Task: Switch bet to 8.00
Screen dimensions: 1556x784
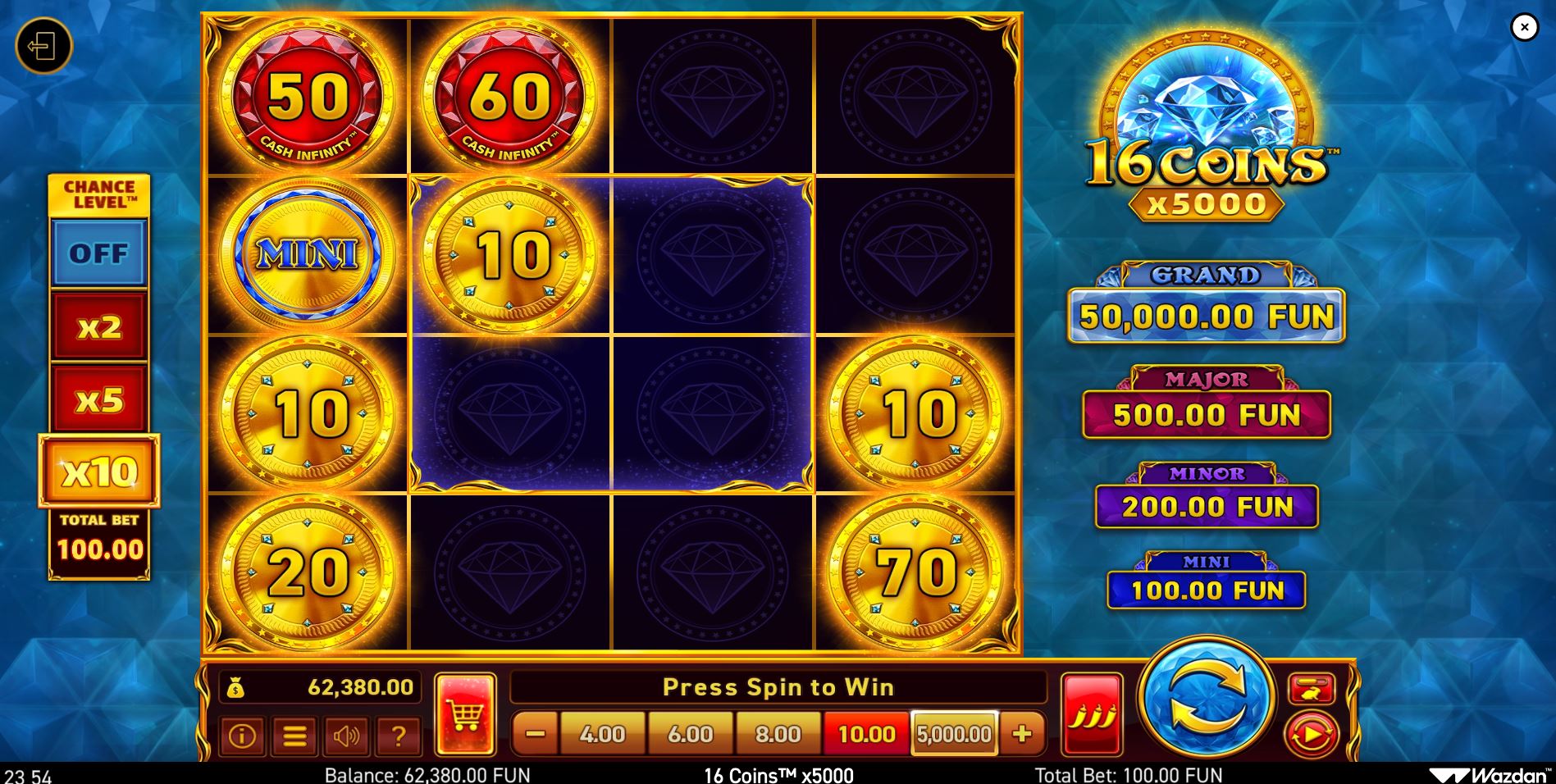Action: [778, 734]
